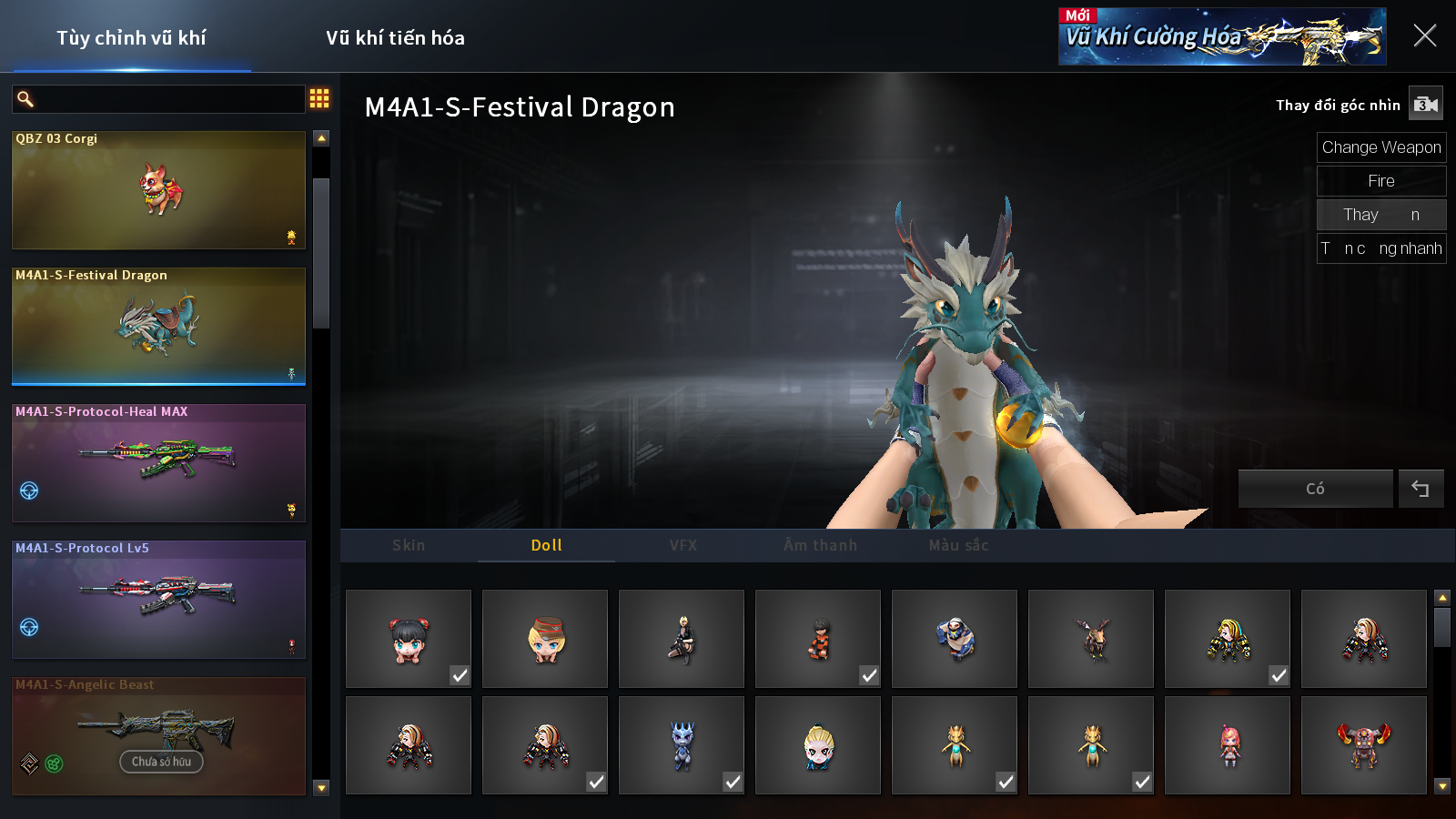Switch to the Âm thanh tab

[820, 545]
